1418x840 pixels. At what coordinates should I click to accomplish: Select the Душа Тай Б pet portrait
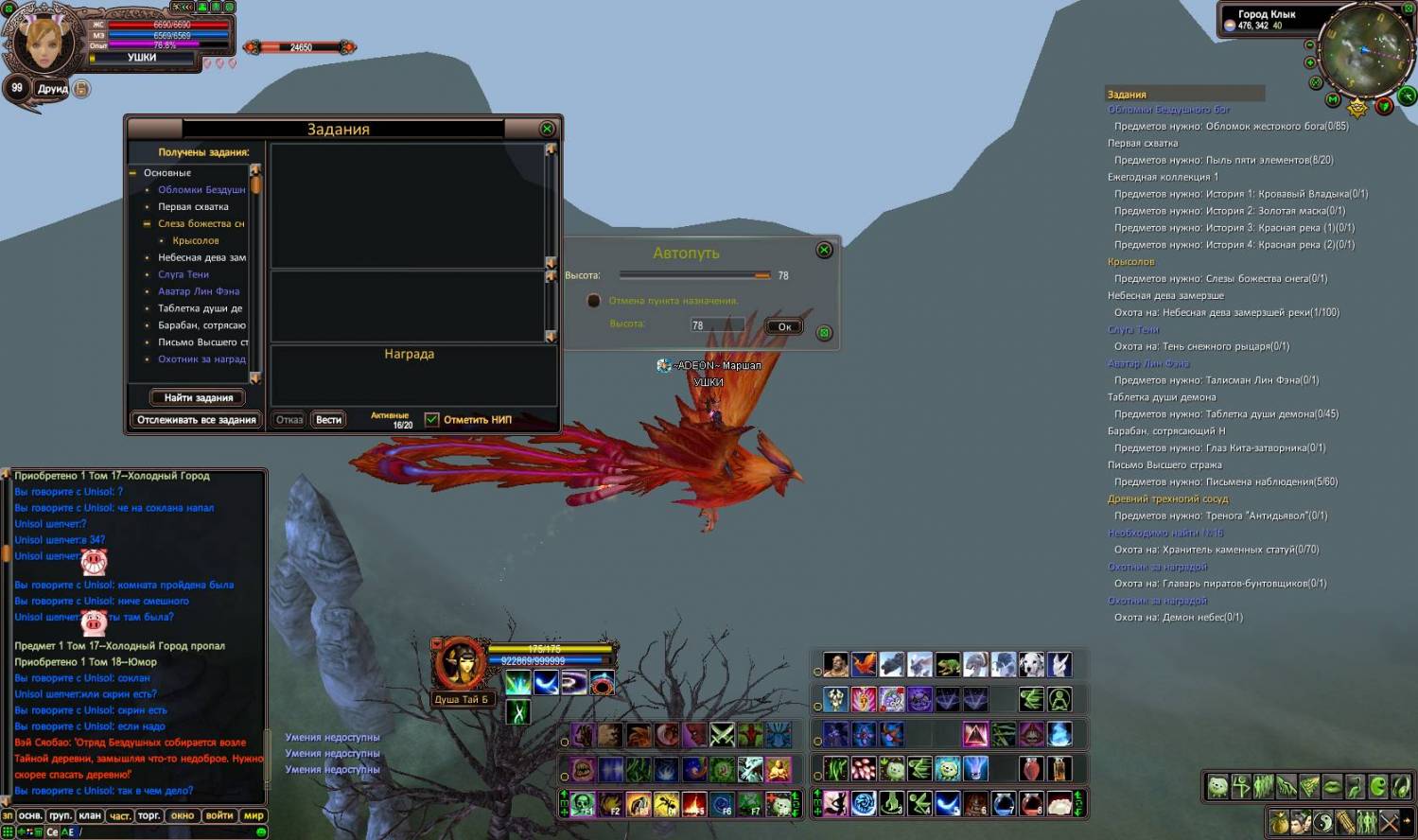click(461, 663)
